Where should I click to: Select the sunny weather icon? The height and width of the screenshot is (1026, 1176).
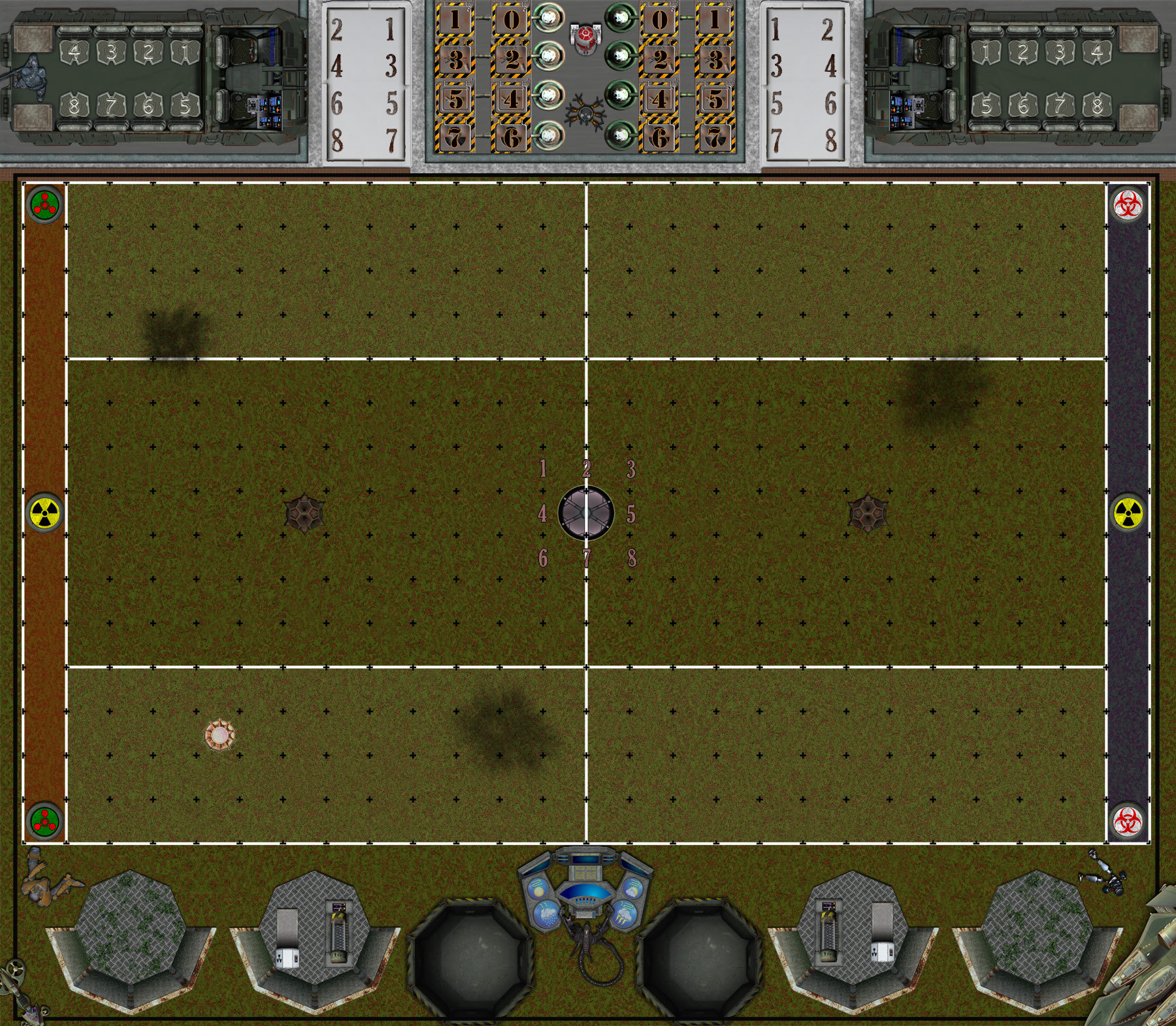[x=539, y=889]
